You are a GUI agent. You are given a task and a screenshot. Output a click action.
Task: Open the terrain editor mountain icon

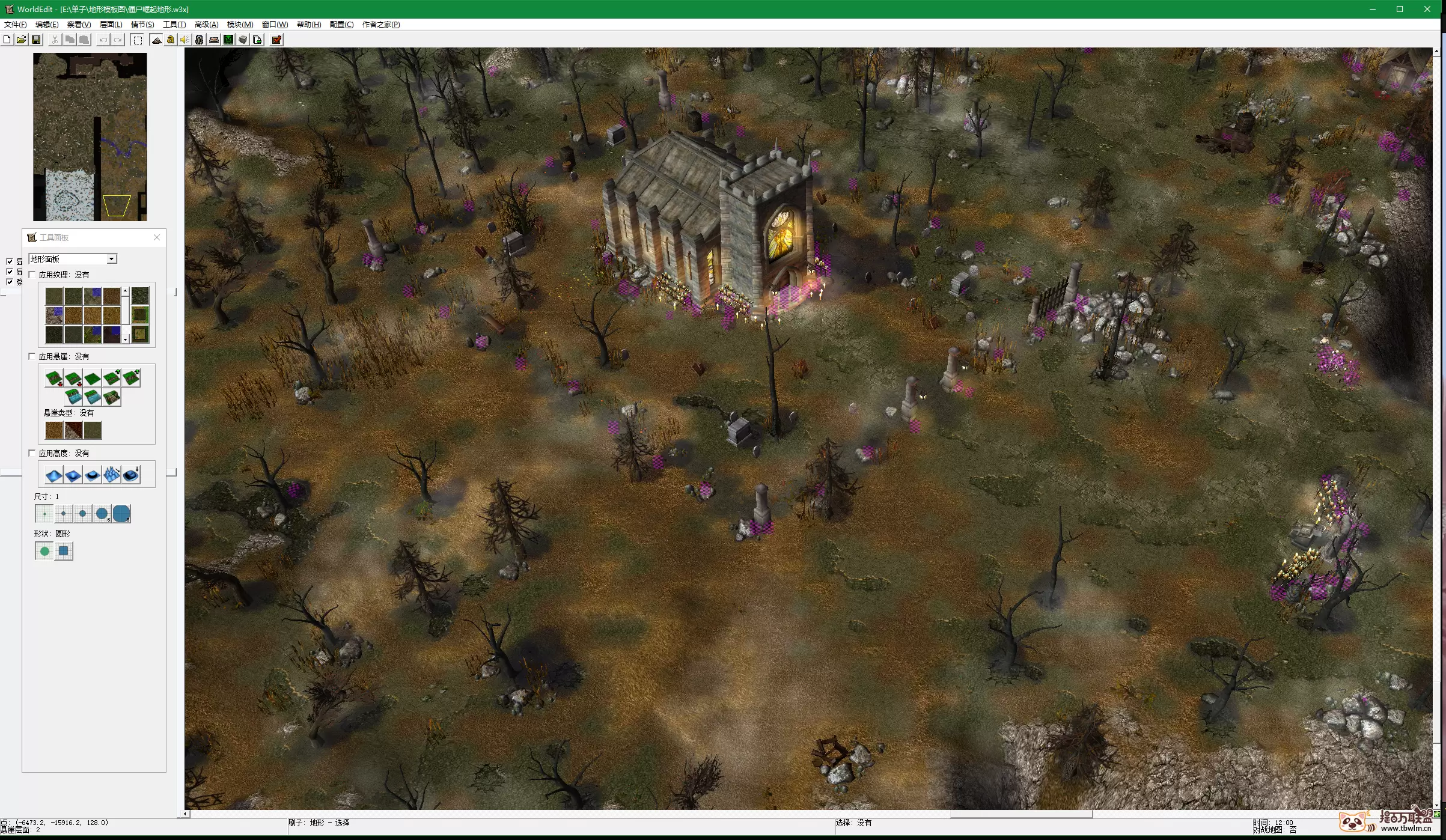[x=156, y=40]
